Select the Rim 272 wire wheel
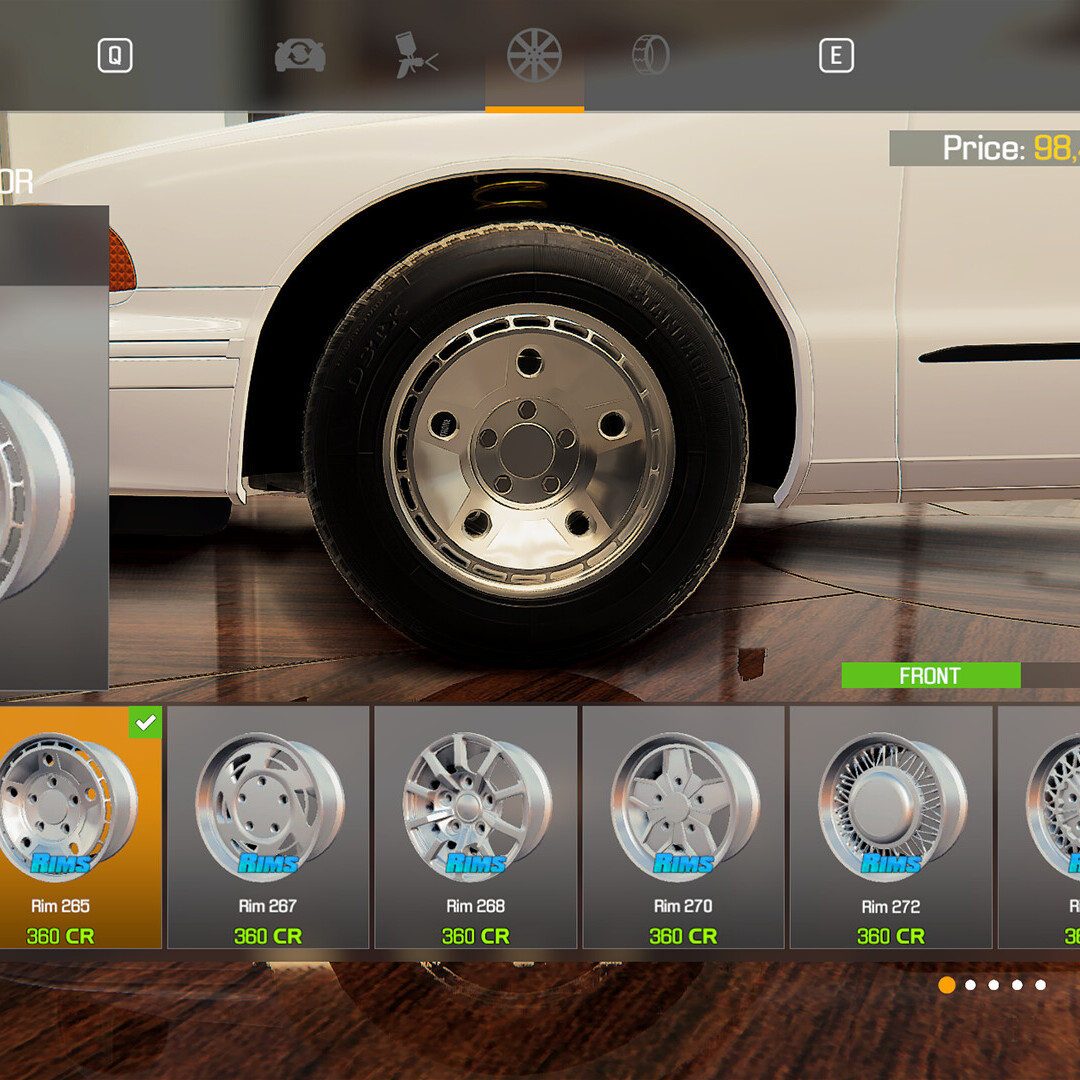Viewport: 1080px width, 1080px height. pos(891,827)
